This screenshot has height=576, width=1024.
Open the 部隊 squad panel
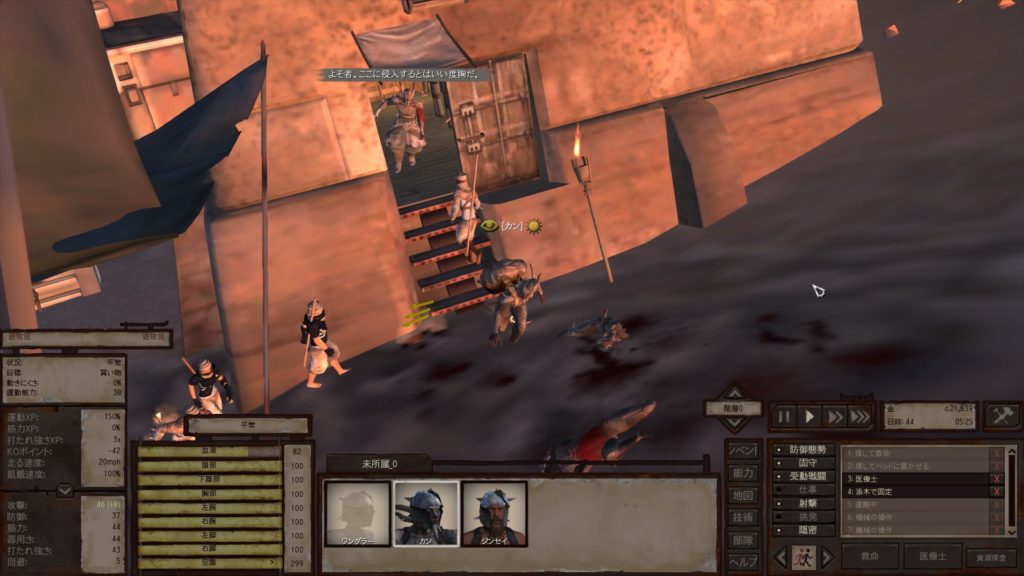pos(742,539)
